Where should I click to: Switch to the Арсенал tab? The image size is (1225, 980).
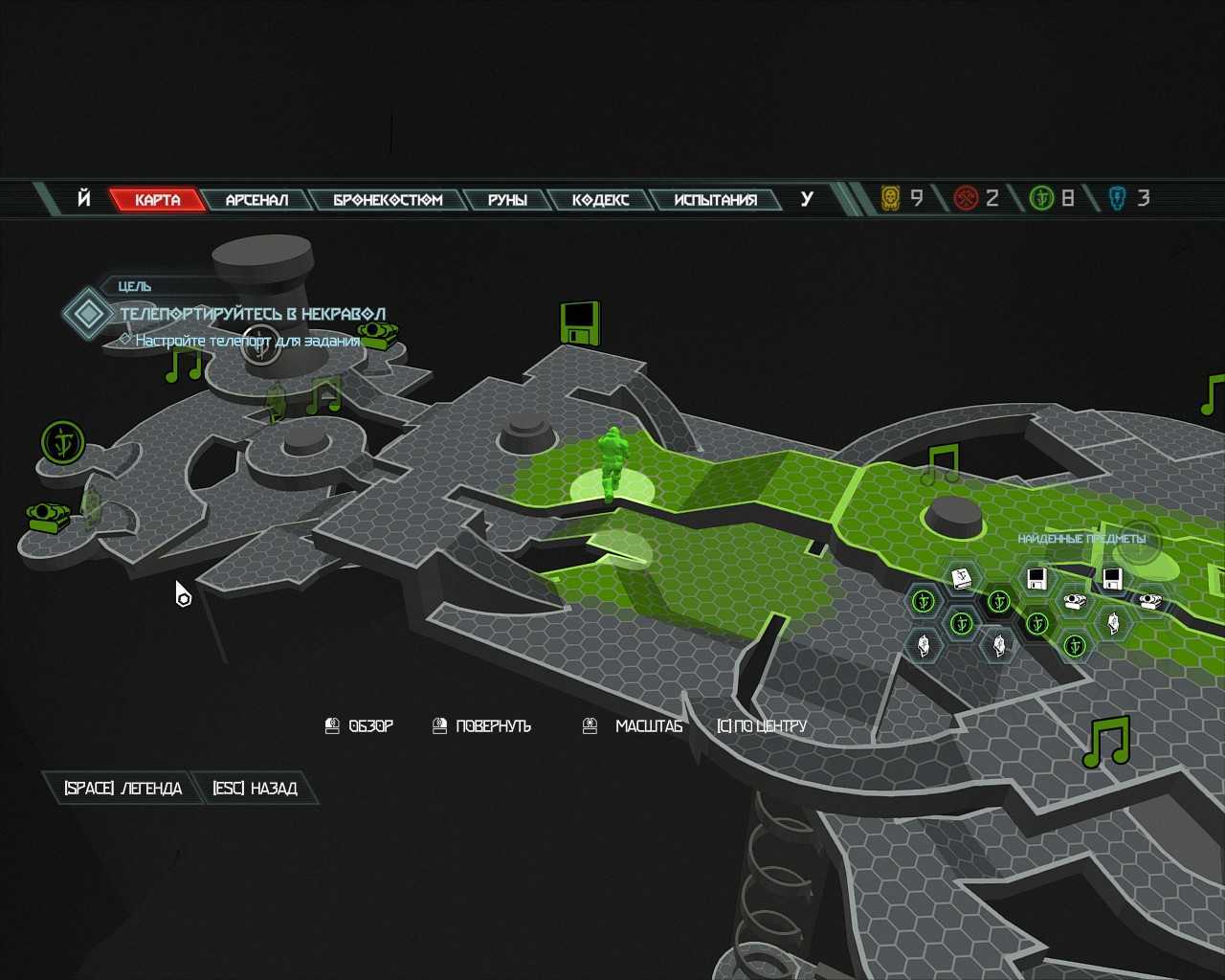coord(256,199)
